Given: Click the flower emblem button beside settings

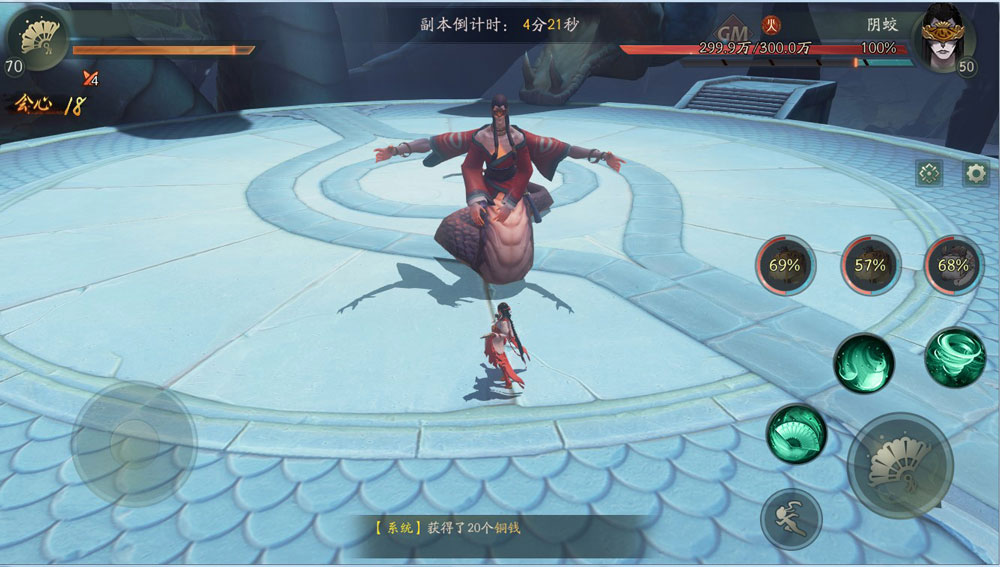Looking at the screenshot, I should (929, 173).
